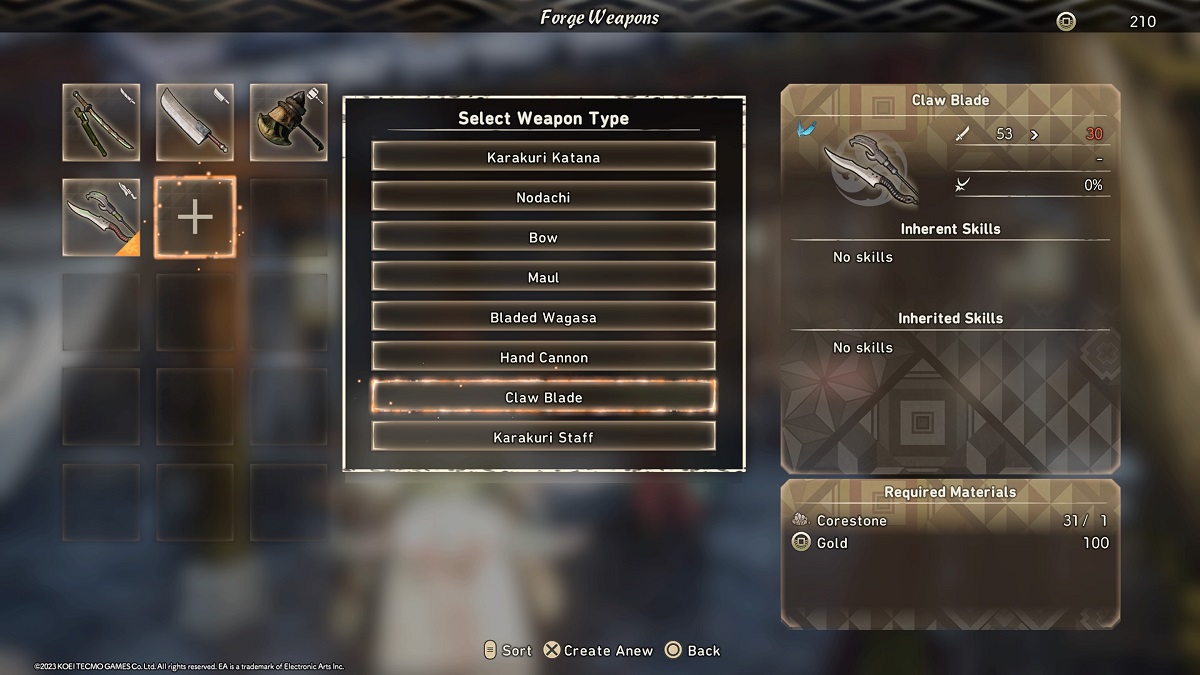Select the maul hammer weapon slot
This screenshot has width=1200, height=675.
[288, 123]
